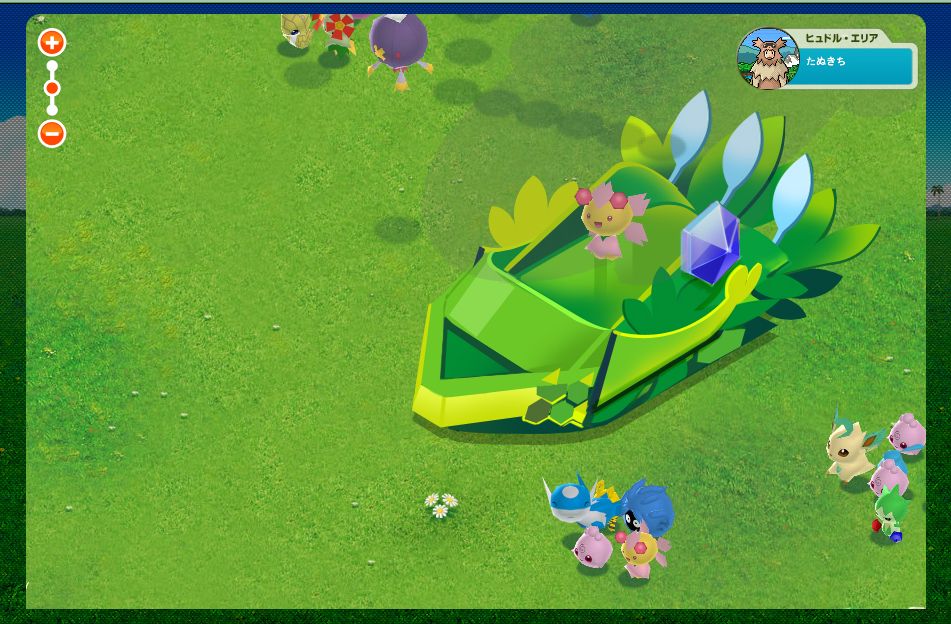951x624 pixels.
Task: Click the orange zoom slider handle
Action: (52, 88)
